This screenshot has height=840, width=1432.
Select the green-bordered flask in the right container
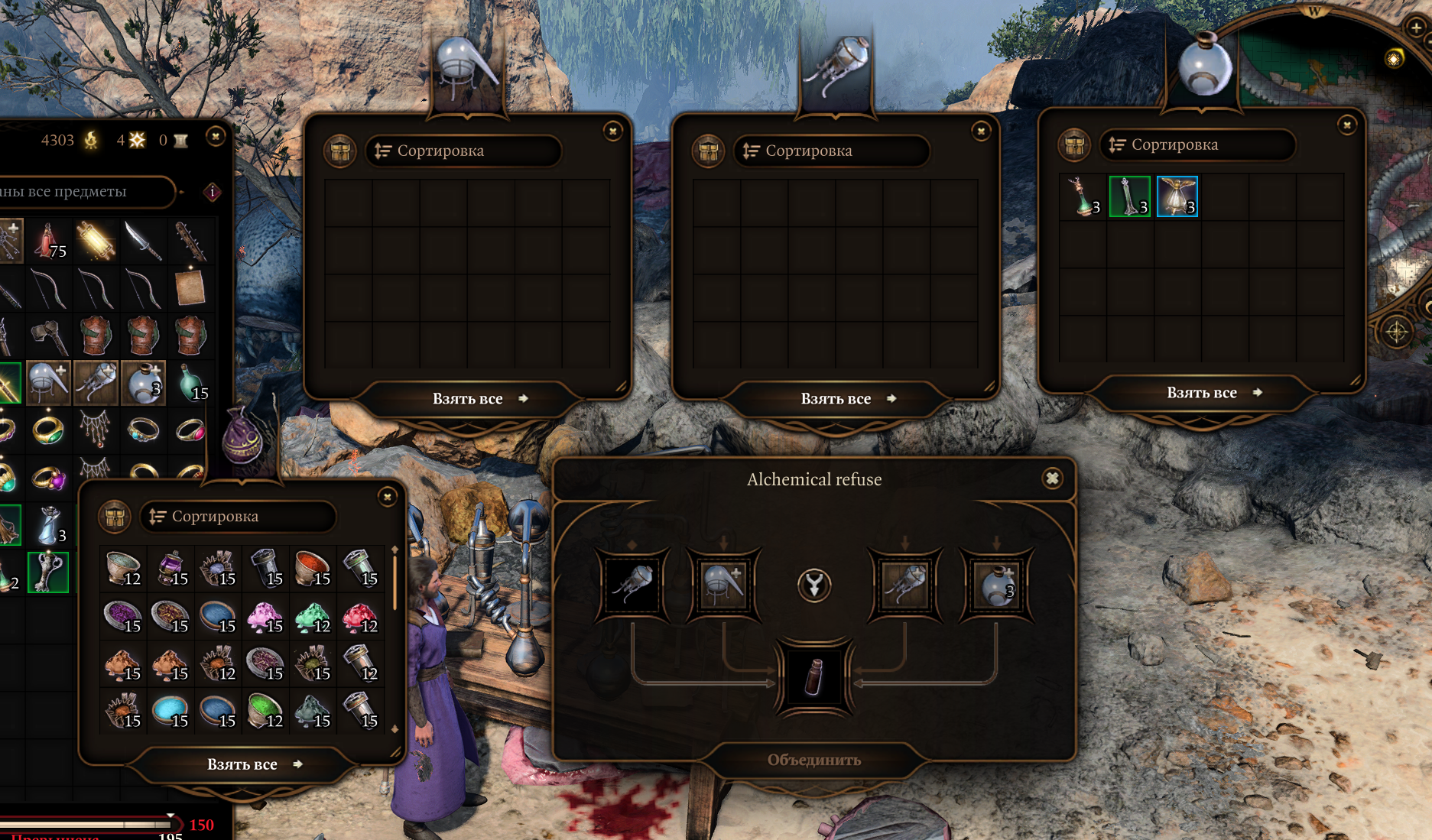[x=1129, y=196]
